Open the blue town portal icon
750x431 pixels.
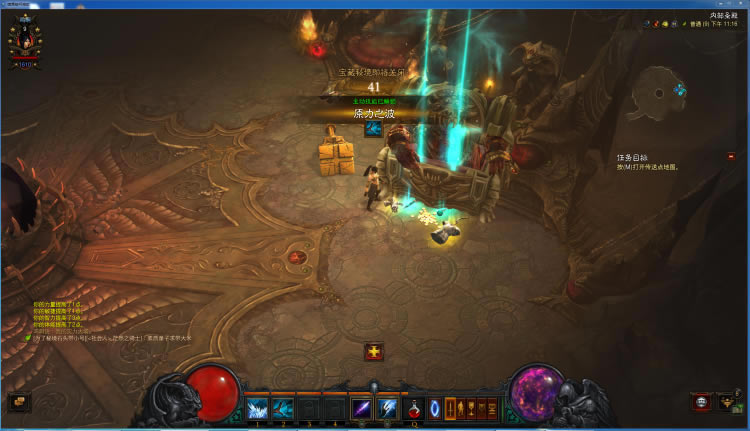[x=436, y=408]
